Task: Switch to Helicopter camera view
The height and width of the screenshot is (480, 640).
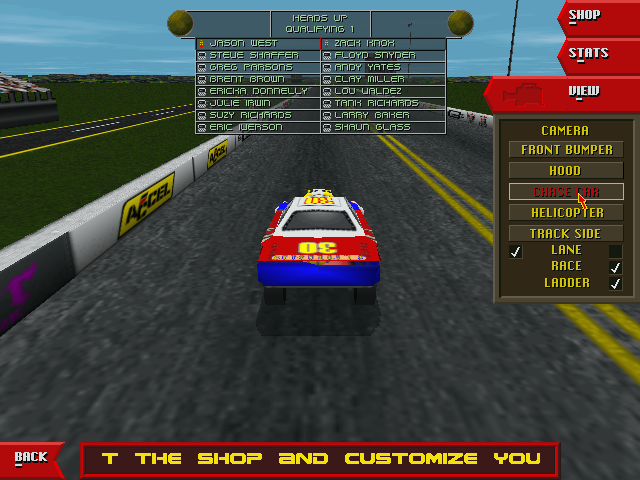Action: pos(565,213)
